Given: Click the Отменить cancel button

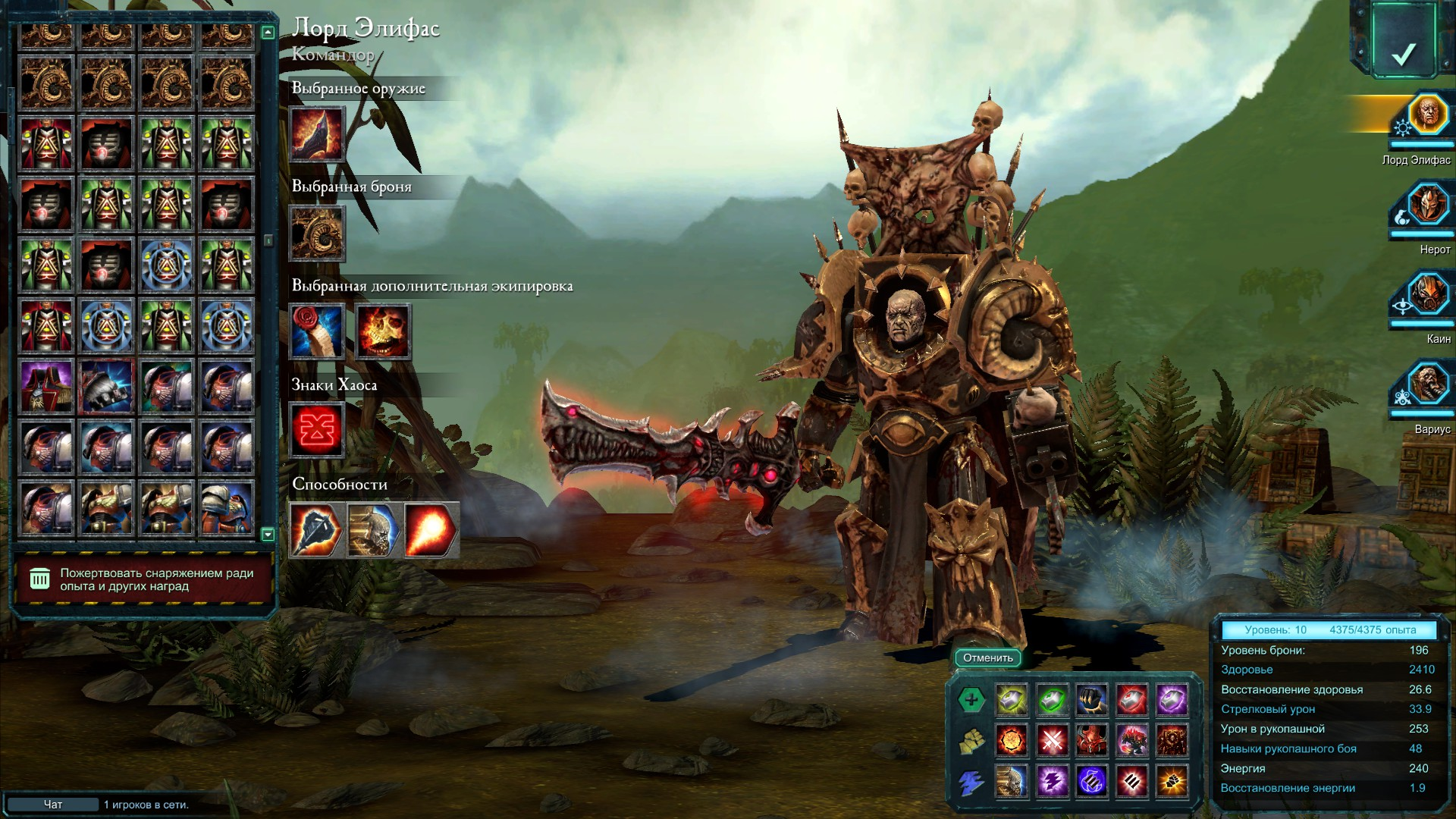Looking at the screenshot, I should point(988,657).
